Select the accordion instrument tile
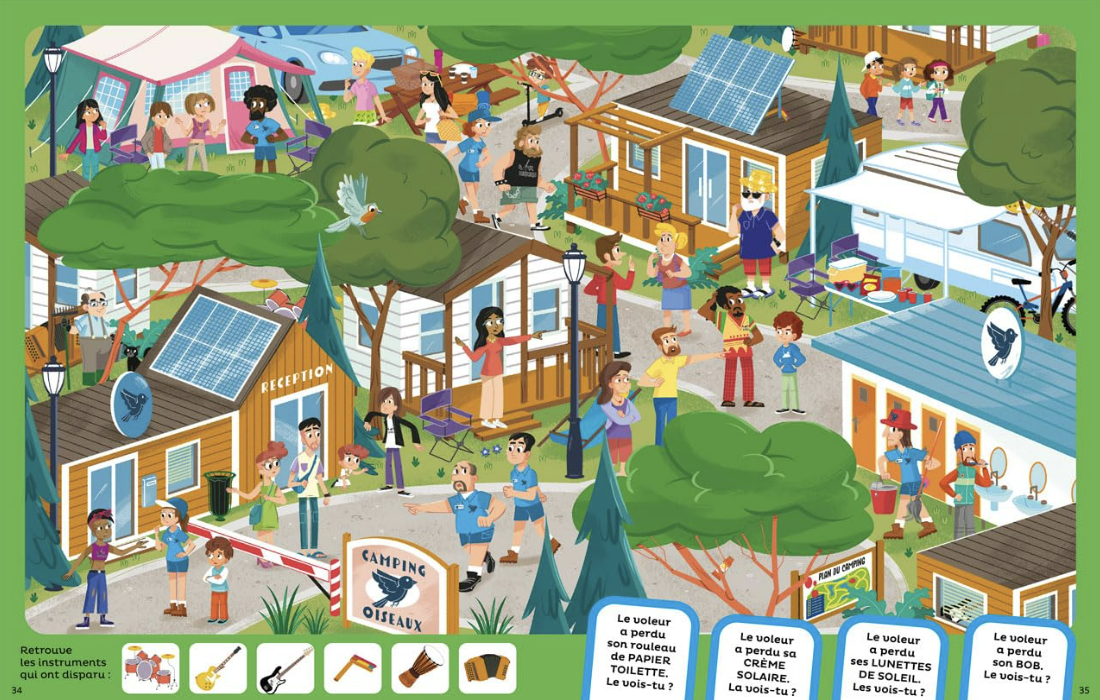The image size is (1100, 700). point(487,668)
